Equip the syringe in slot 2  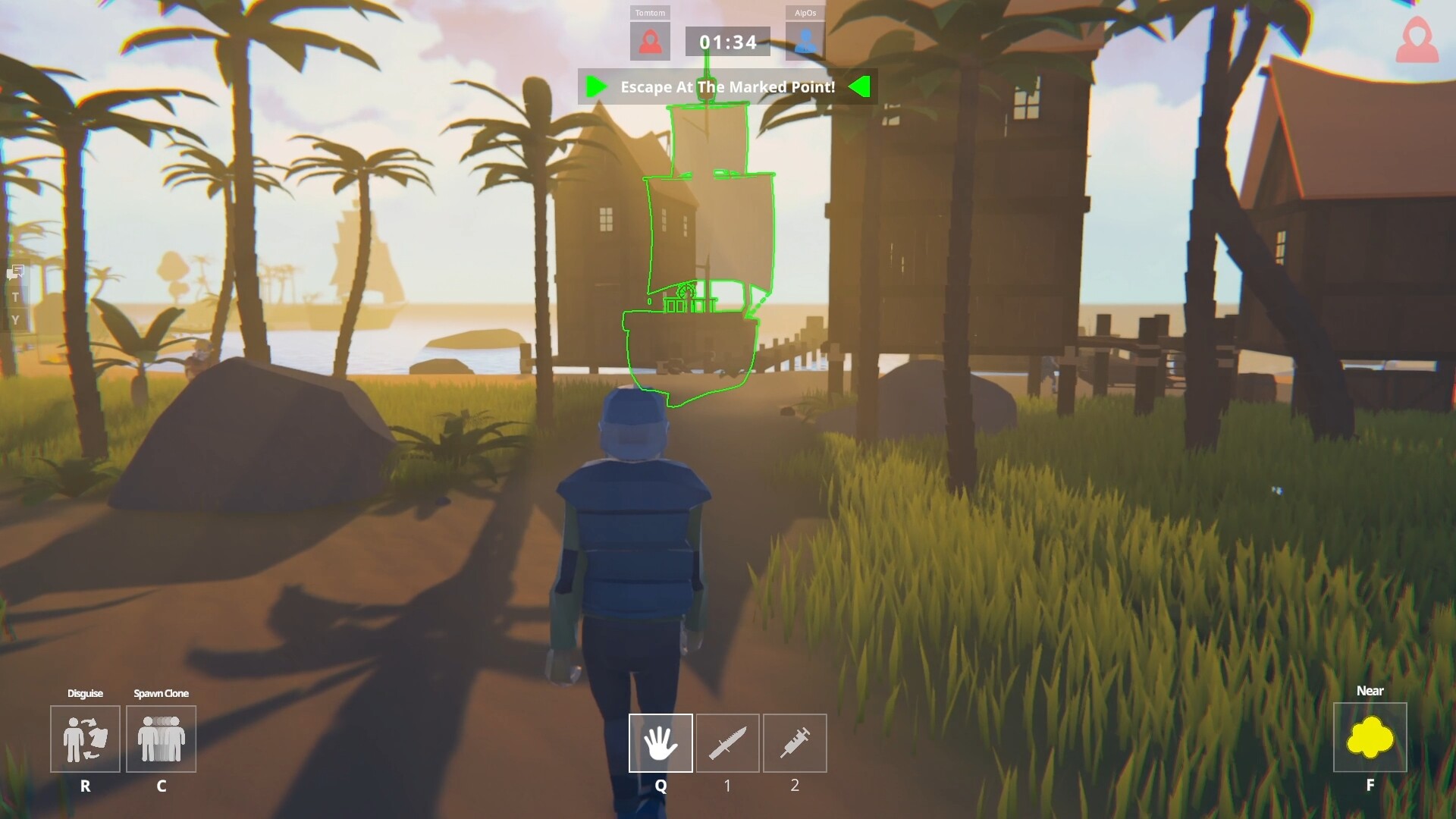795,743
